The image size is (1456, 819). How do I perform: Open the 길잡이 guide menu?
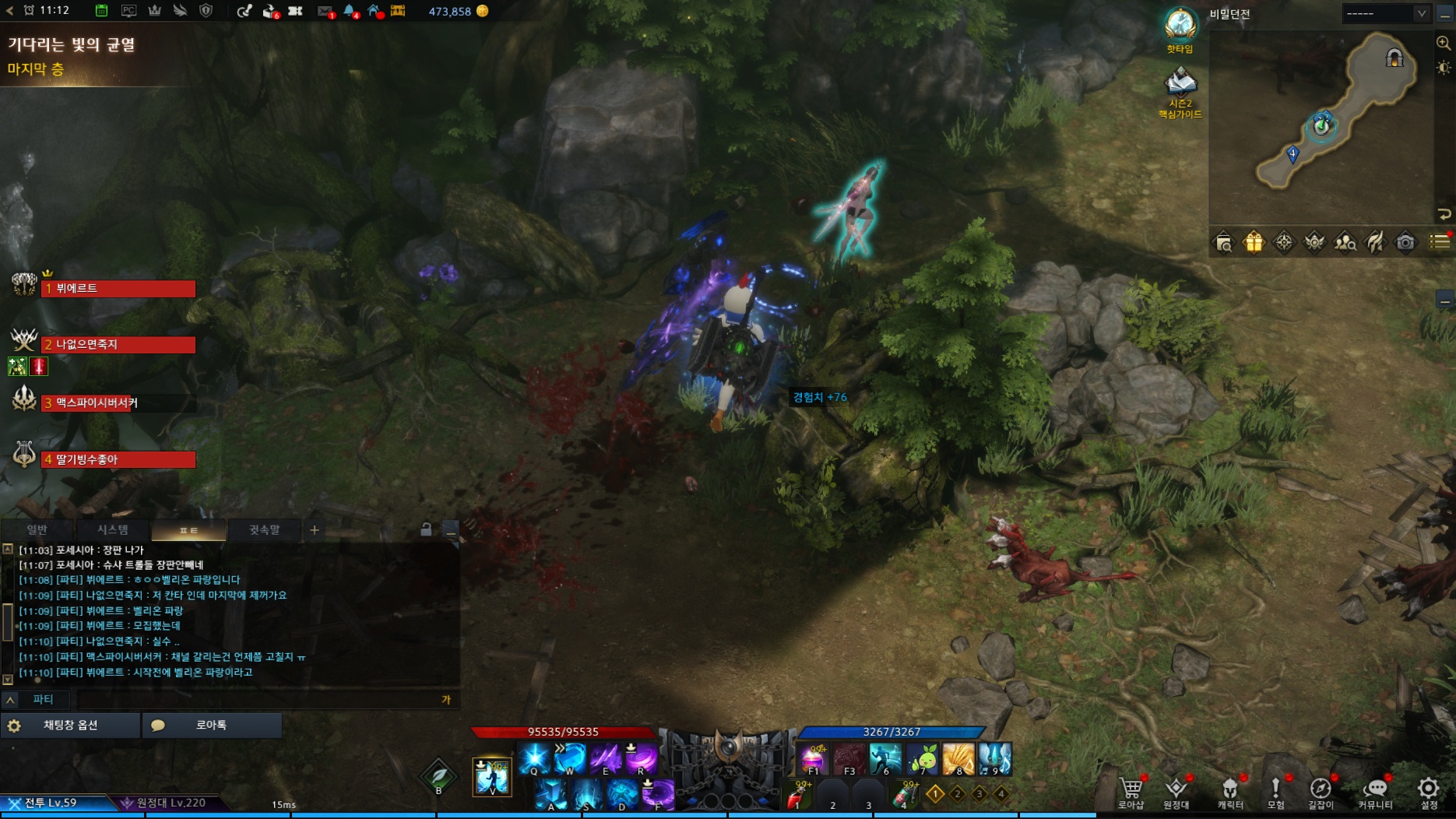tap(1321, 791)
